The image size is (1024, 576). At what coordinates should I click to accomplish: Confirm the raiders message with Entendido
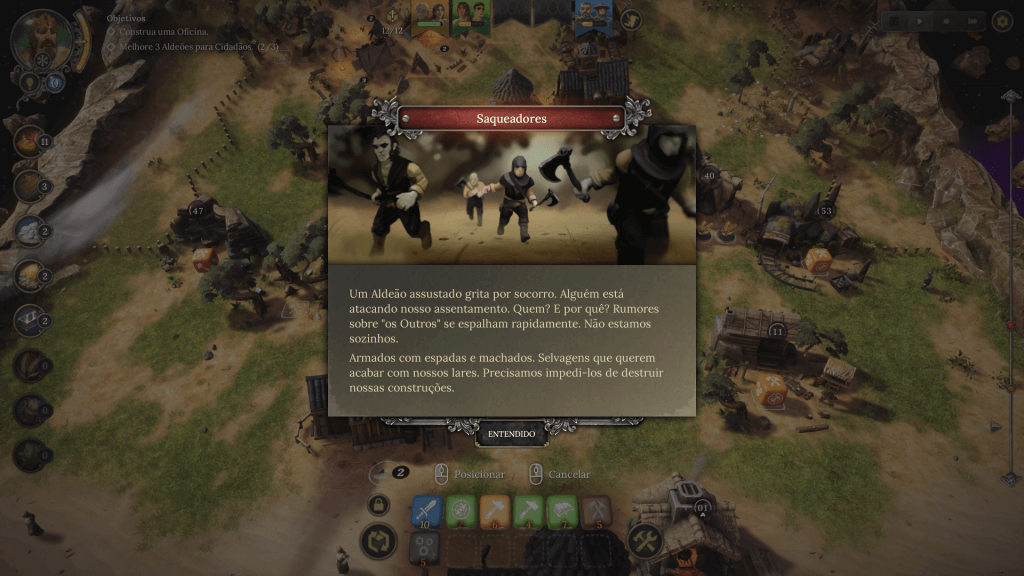tap(512, 434)
